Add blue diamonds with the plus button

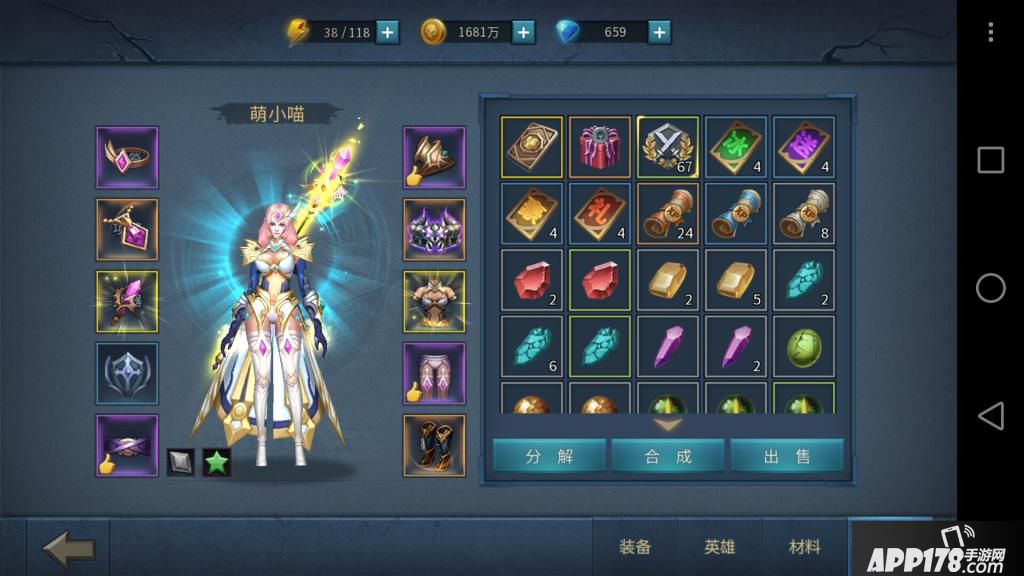659,32
